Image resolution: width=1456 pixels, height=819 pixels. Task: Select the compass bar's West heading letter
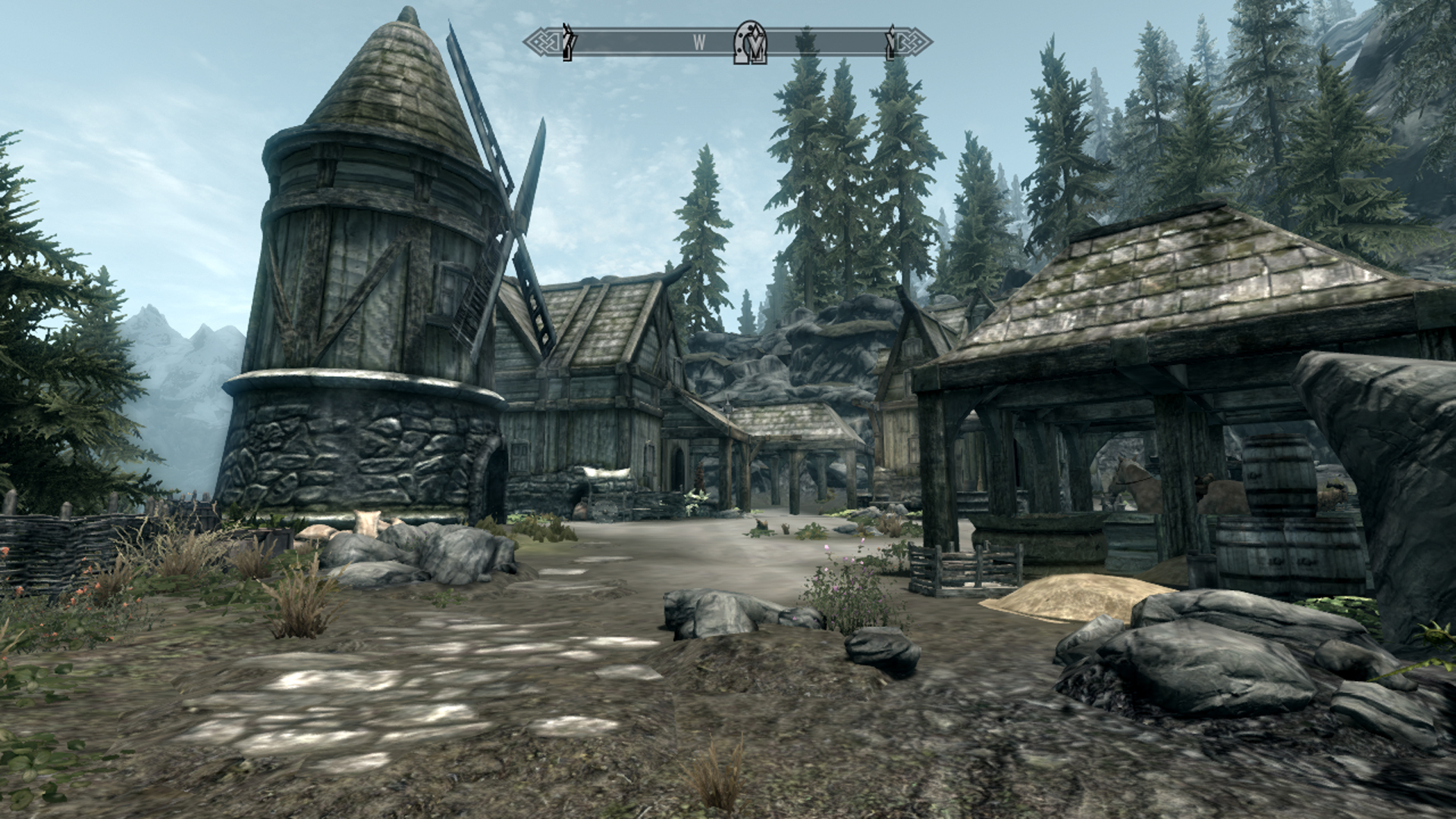(x=699, y=43)
